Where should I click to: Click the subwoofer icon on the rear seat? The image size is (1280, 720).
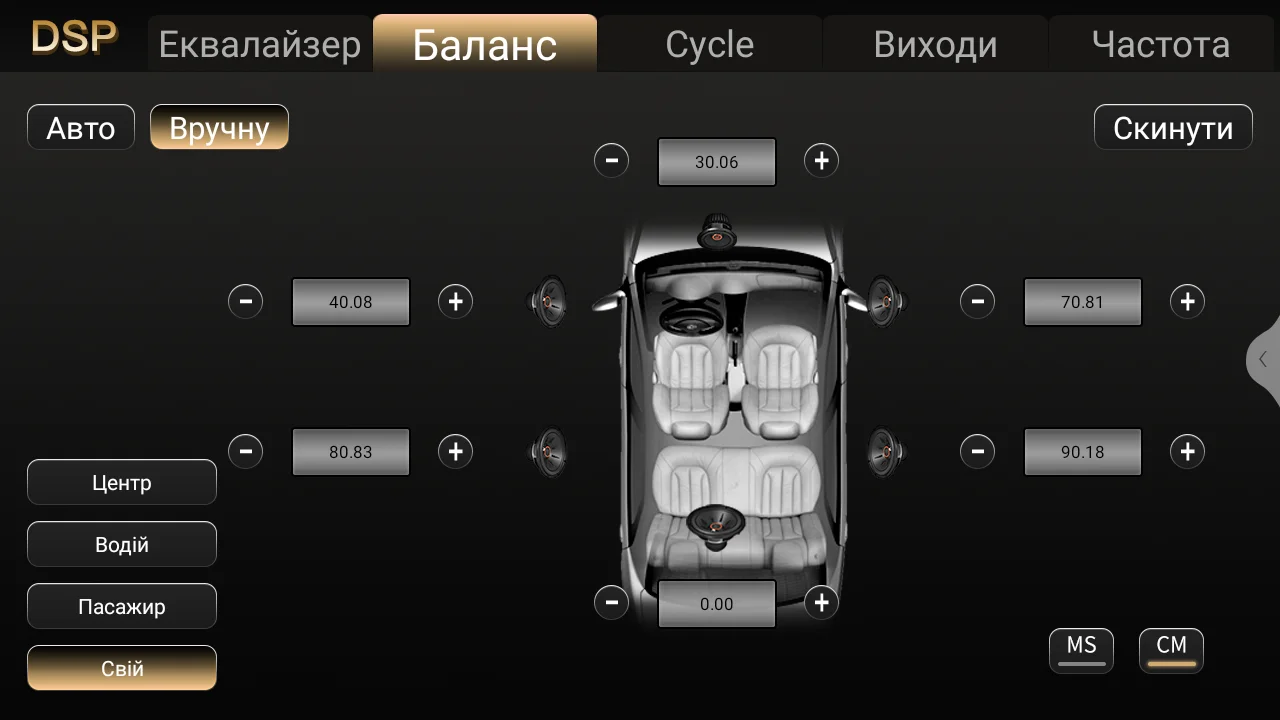click(714, 524)
